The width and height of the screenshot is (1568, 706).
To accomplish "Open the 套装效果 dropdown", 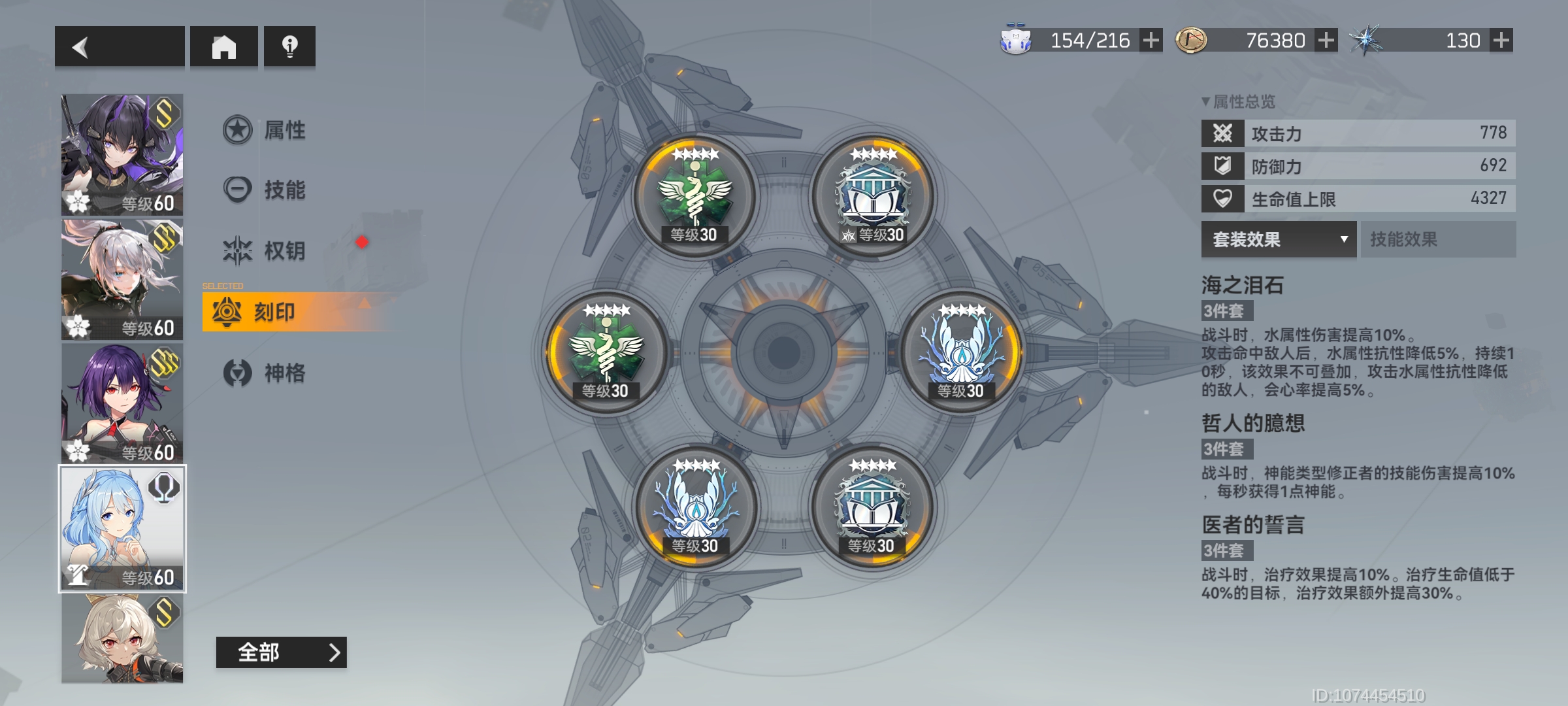I will (1279, 239).
